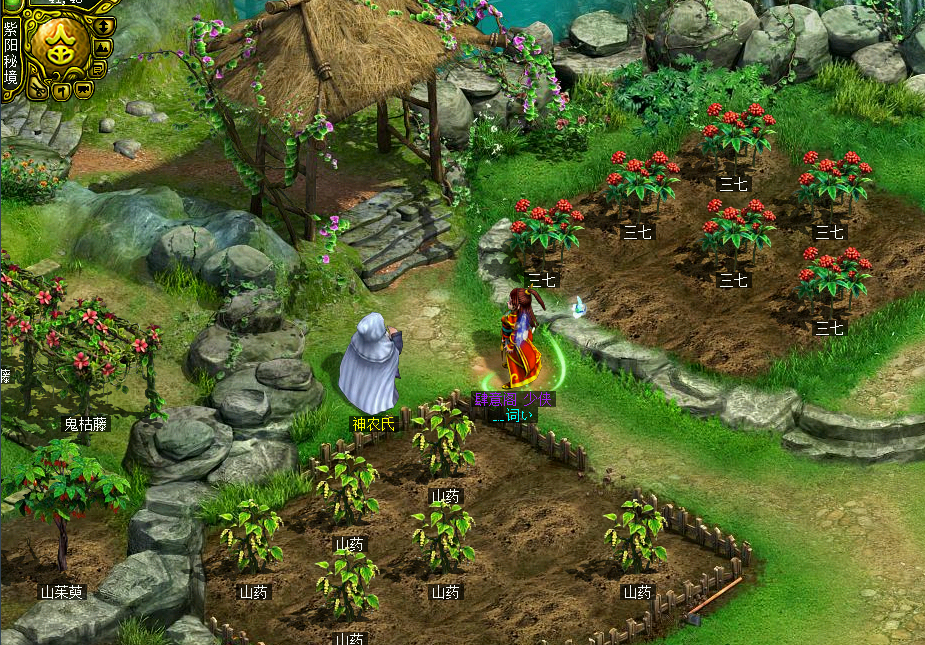Activate the hammer icon button
The height and width of the screenshot is (645, 925).
(x=59, y=92)
